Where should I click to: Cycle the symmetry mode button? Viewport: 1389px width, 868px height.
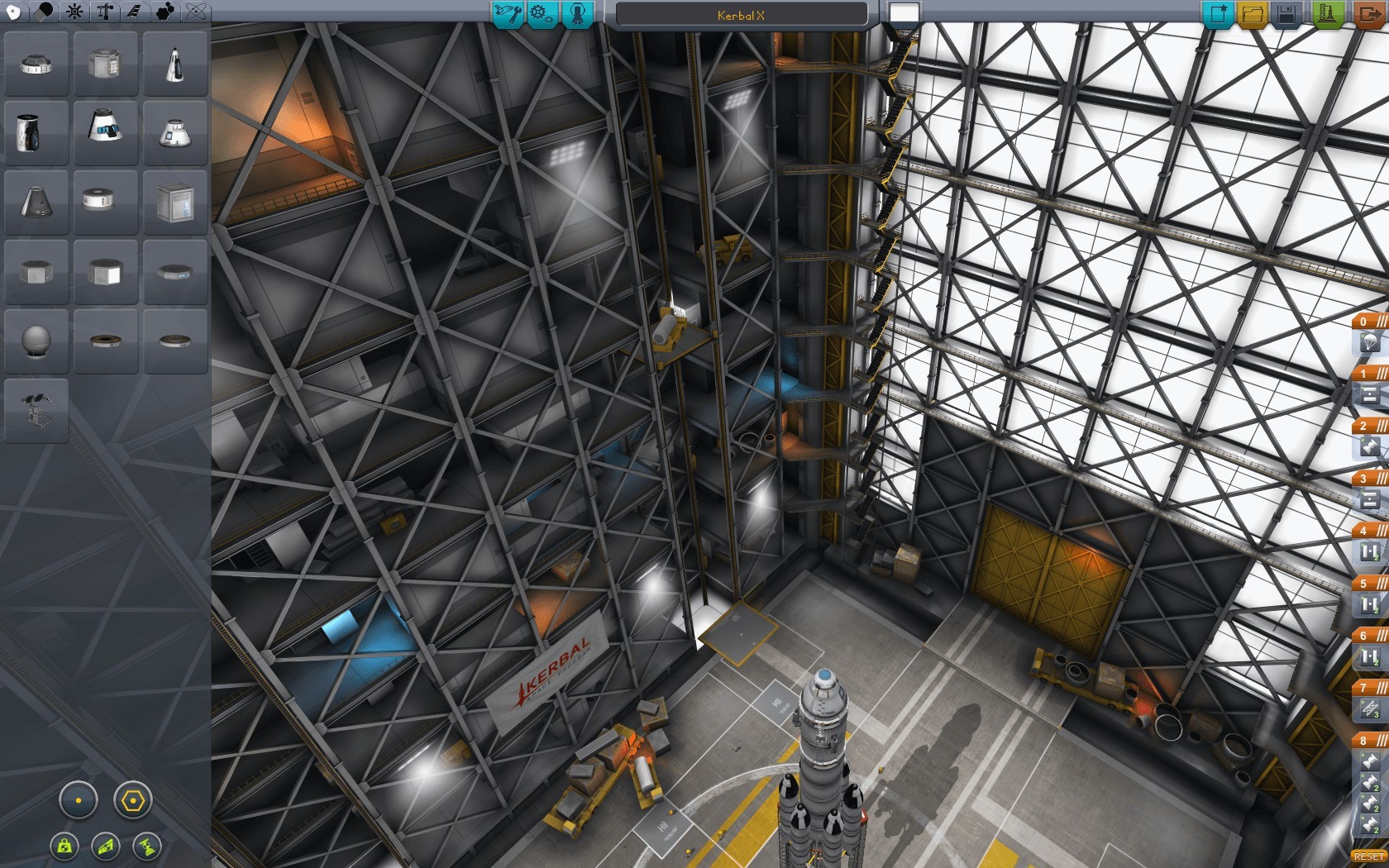[x=79, y=800]
